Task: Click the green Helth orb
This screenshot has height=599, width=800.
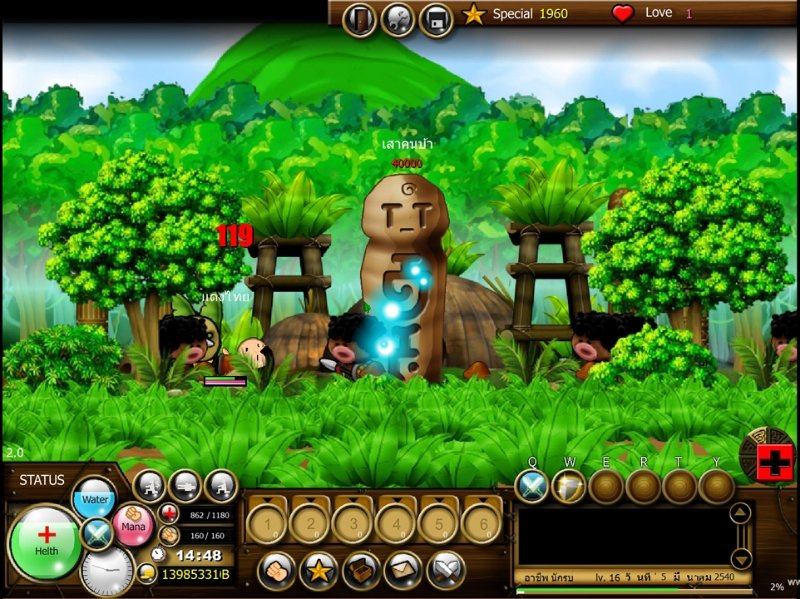Action: (46, 542)
